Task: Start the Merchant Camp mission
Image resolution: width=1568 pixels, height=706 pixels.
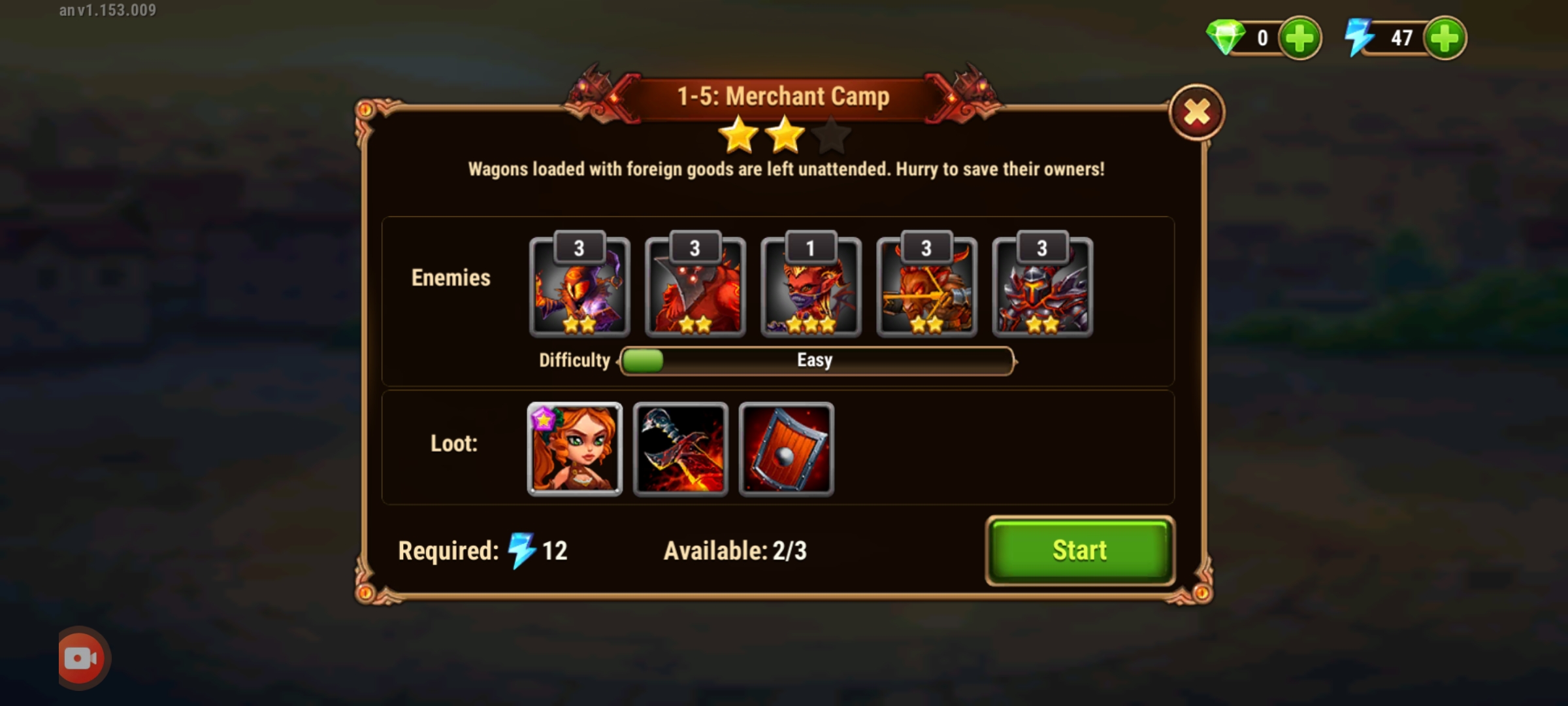Action: click(1079, 550)
